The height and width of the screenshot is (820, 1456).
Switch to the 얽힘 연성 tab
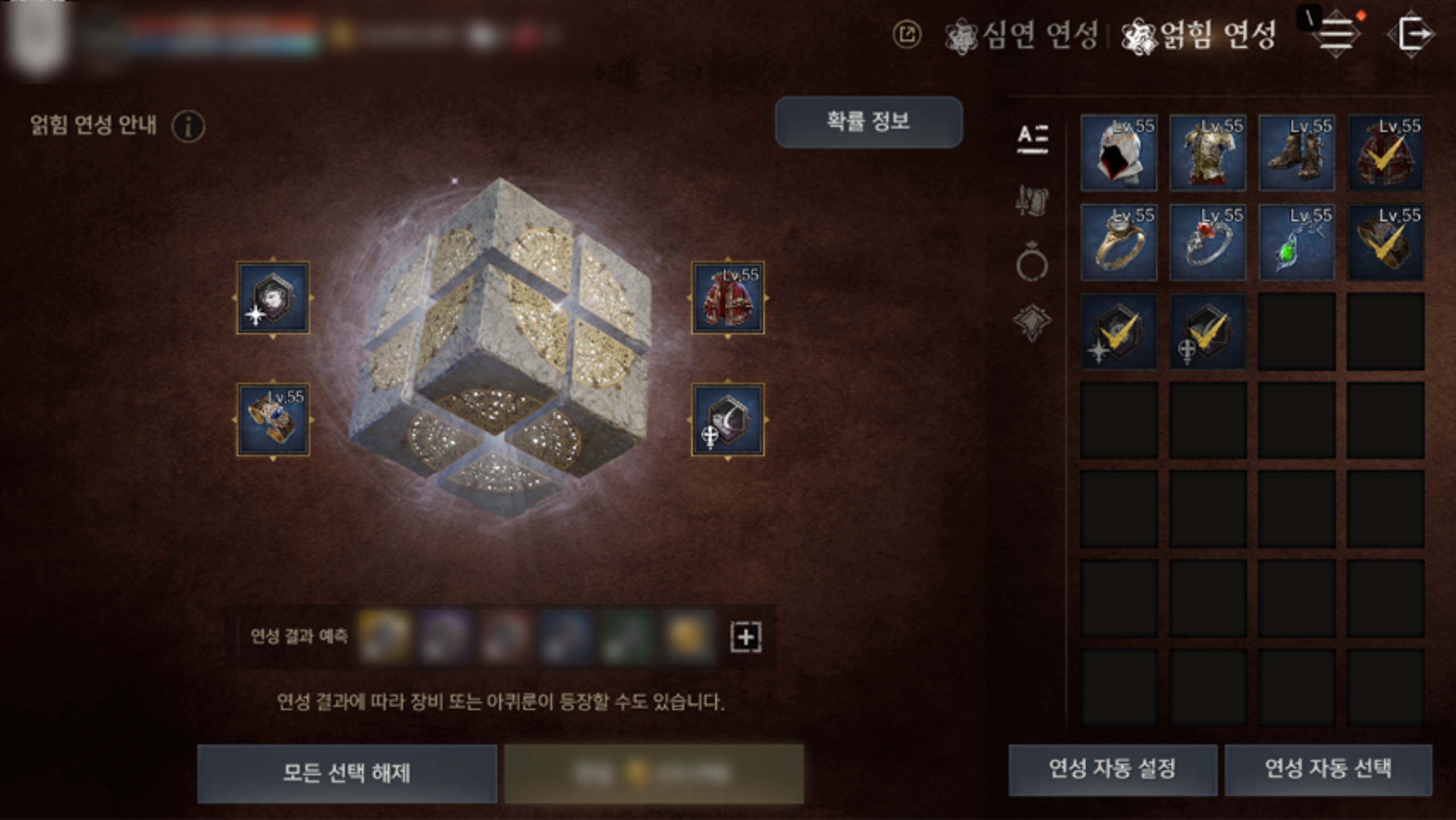[x=1199, y=35]
